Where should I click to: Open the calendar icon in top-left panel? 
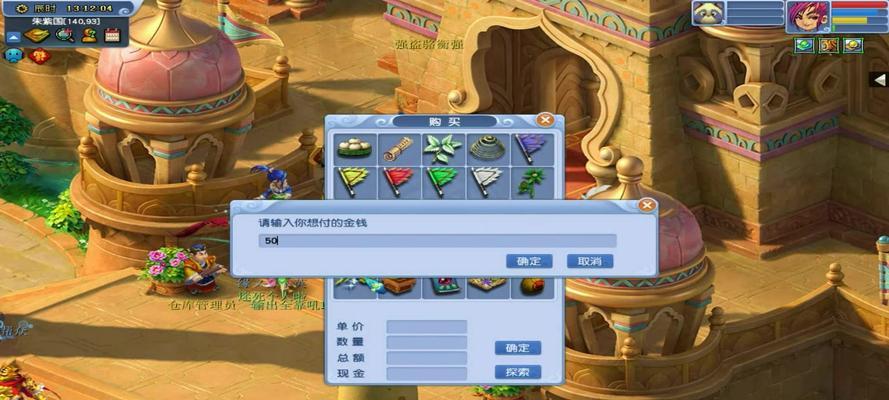(112, 35)
